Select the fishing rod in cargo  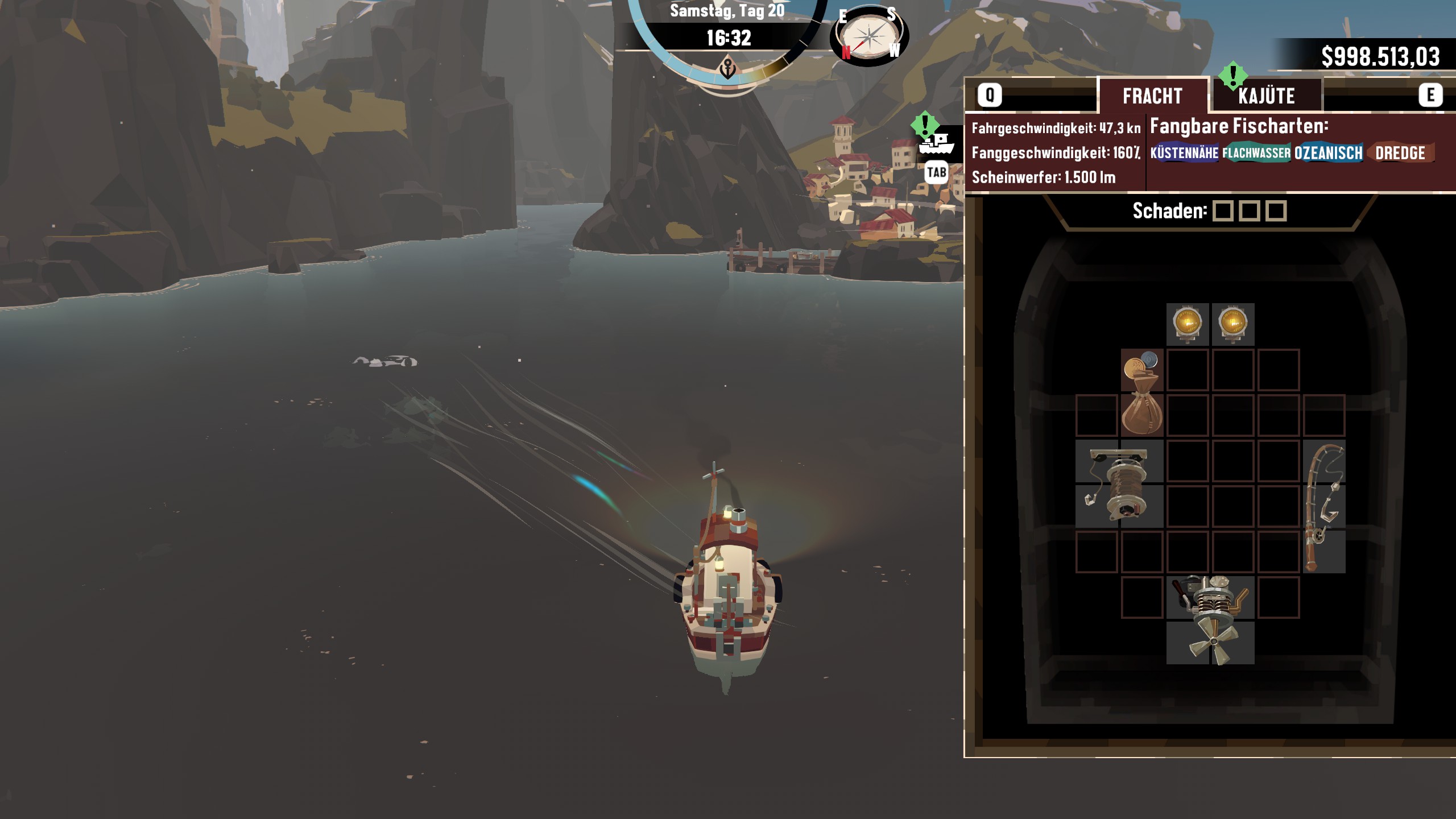1324,506
